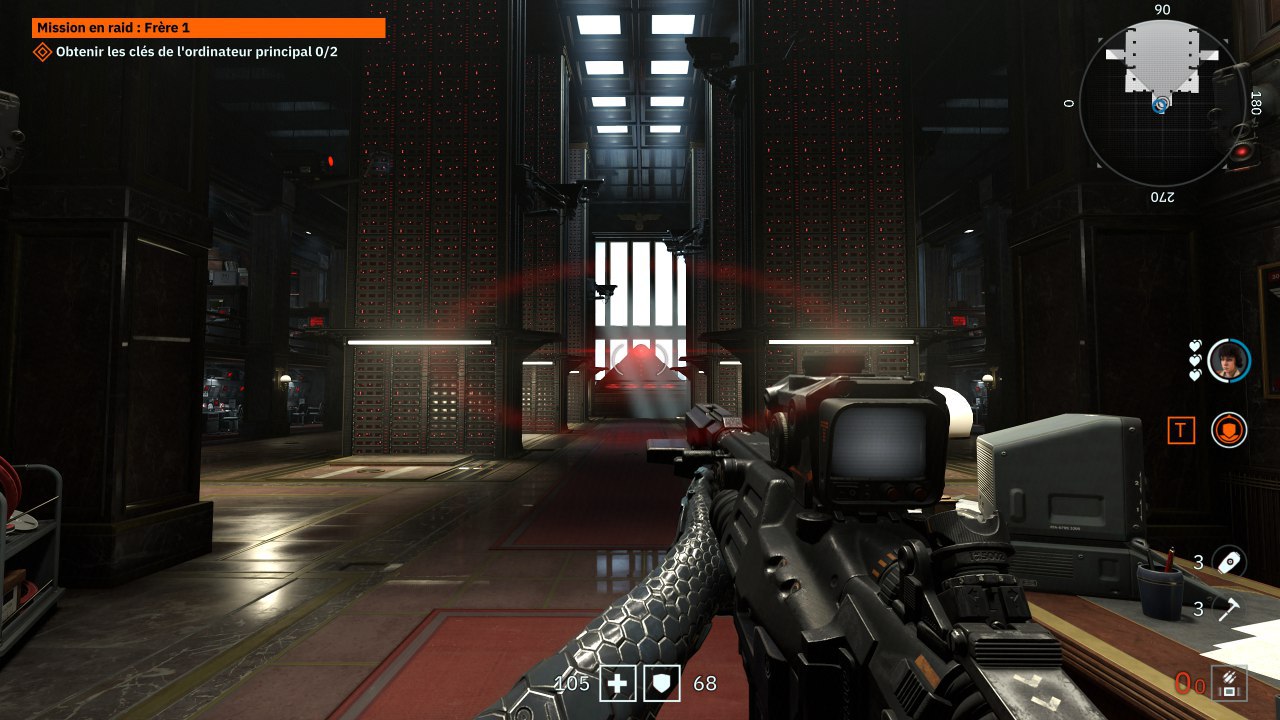The height and width of the screenshot is (720, 1280).
Task: Select the weapon ammo type icon
Action: point(1227,683)
